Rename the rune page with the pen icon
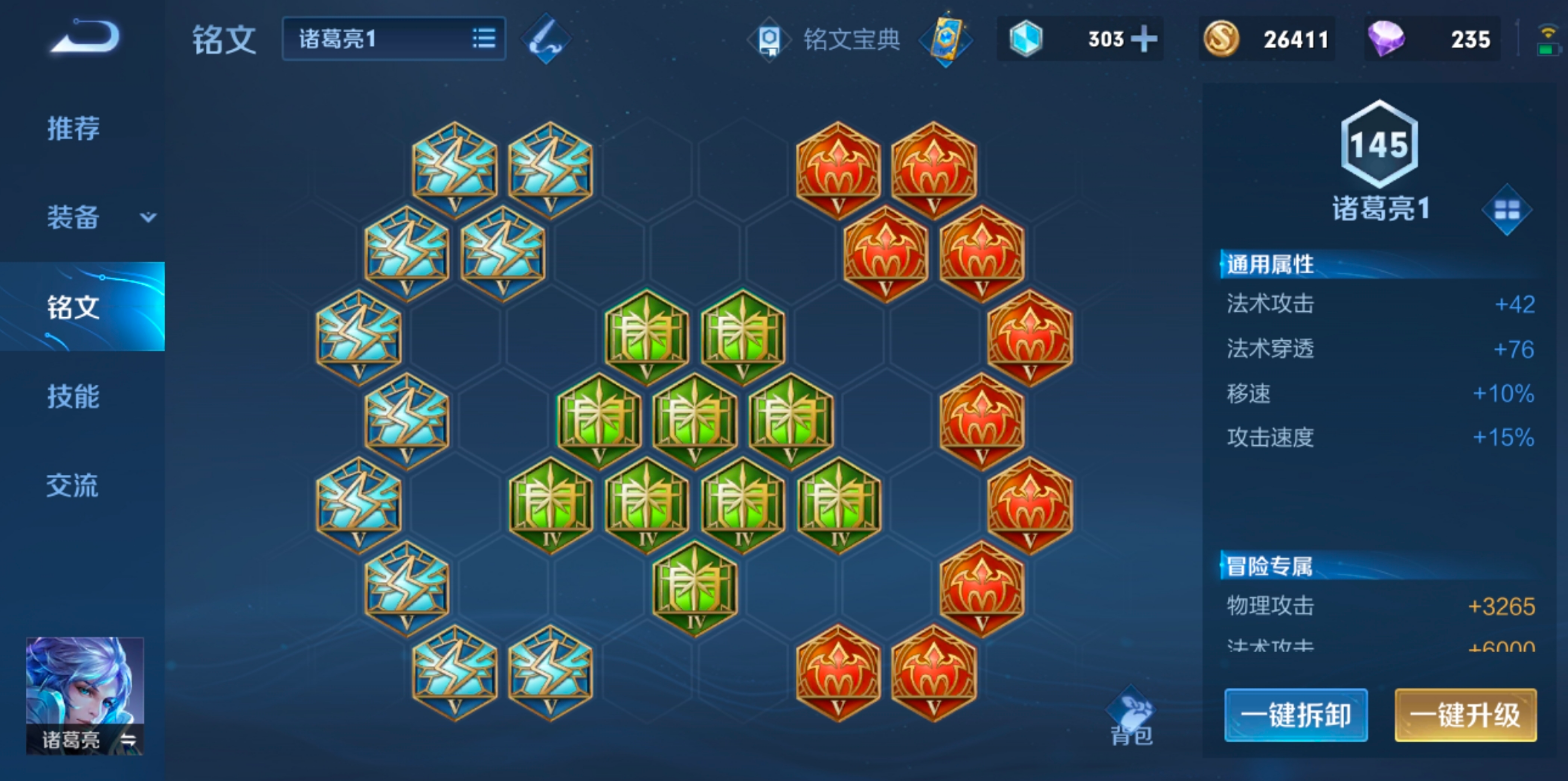 click(x=547, y=39)
